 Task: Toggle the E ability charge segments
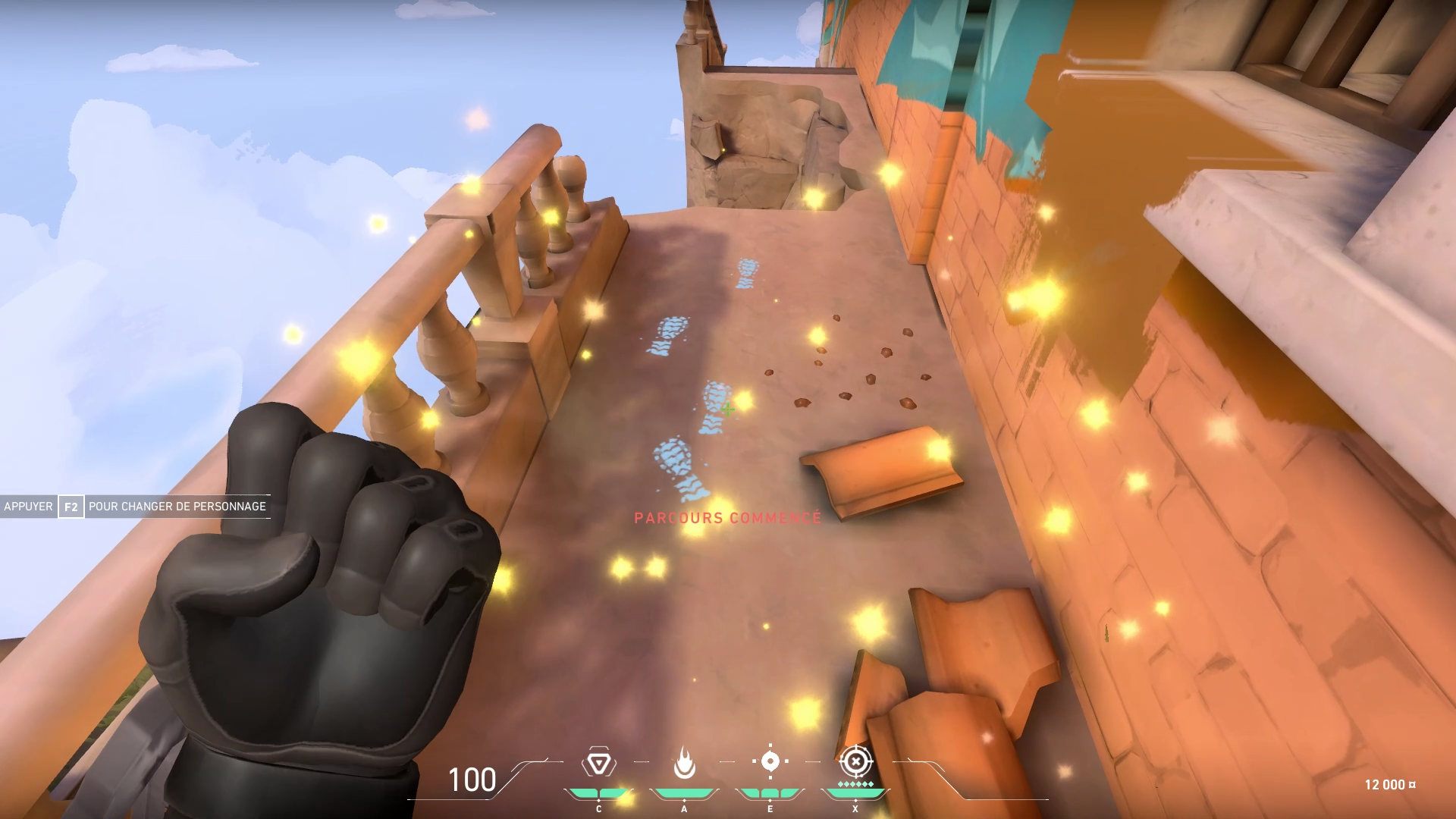(770, 793)
